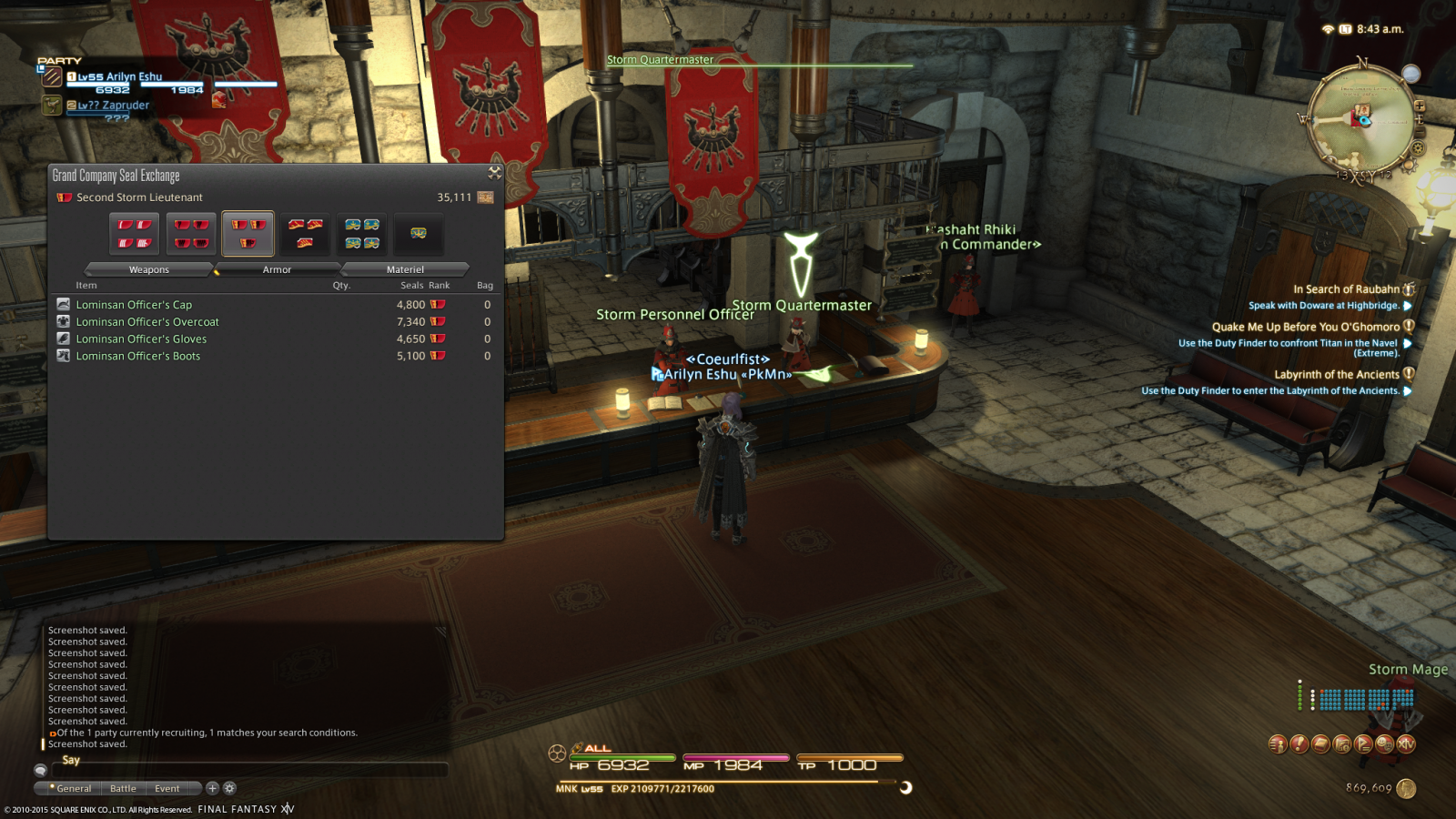This screenshot has width=1456, height=819.
Task: Select the single blue-gold insignia rank category
Action: tap(419, 234)
